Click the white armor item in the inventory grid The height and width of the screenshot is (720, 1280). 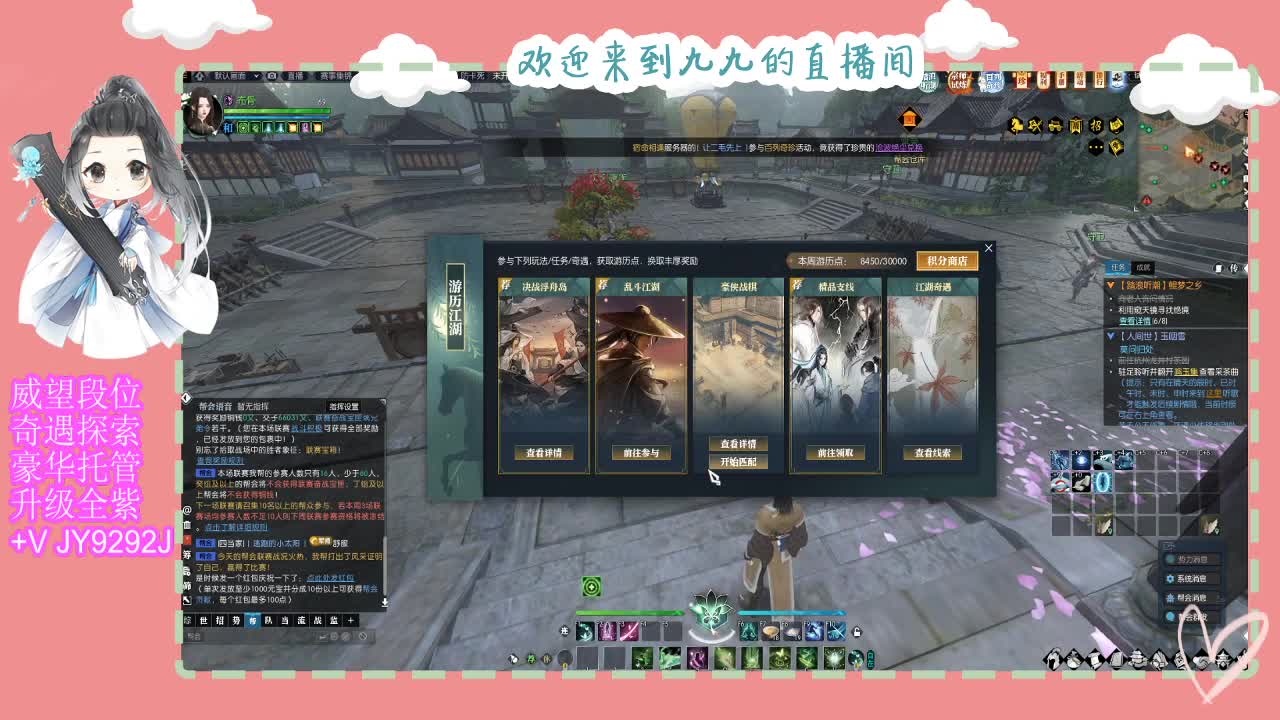coord(1081,483)
